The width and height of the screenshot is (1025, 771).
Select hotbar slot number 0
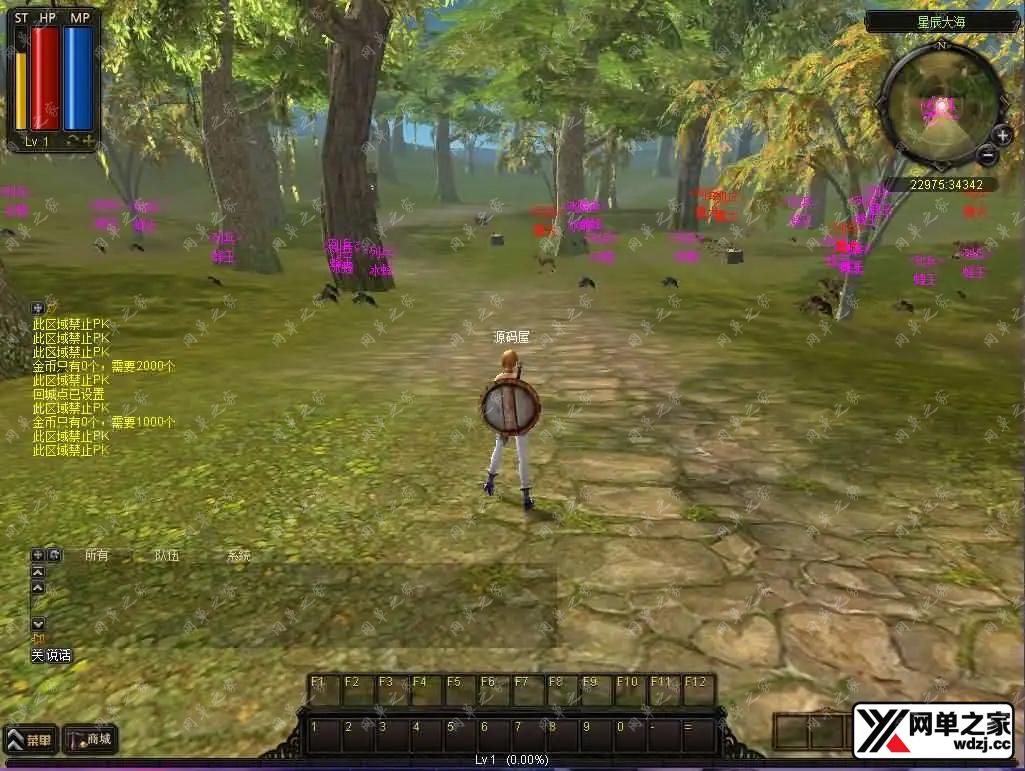629,735
